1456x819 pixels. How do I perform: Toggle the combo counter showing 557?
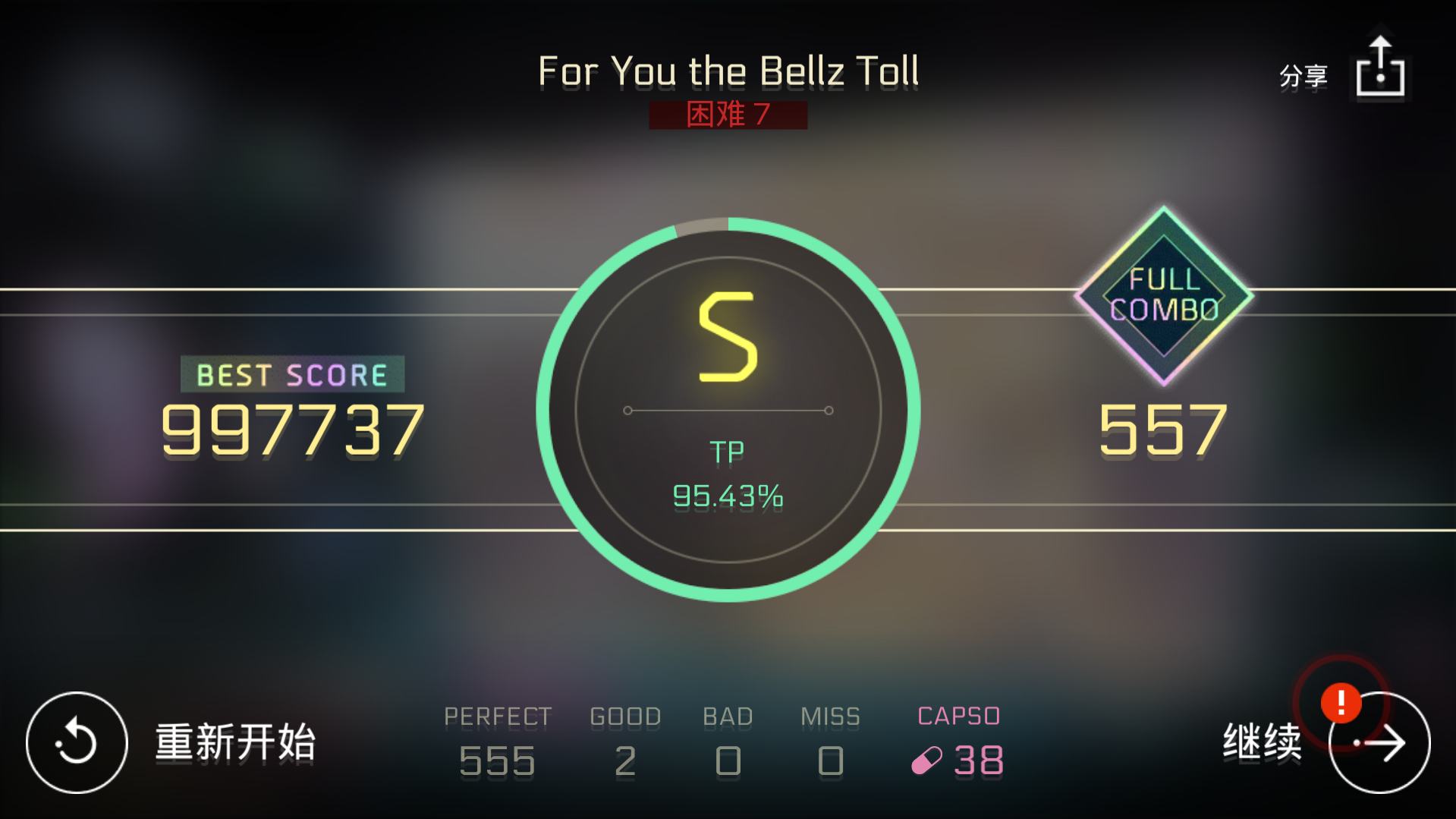pyautogui.click(x=1163, y=430)
